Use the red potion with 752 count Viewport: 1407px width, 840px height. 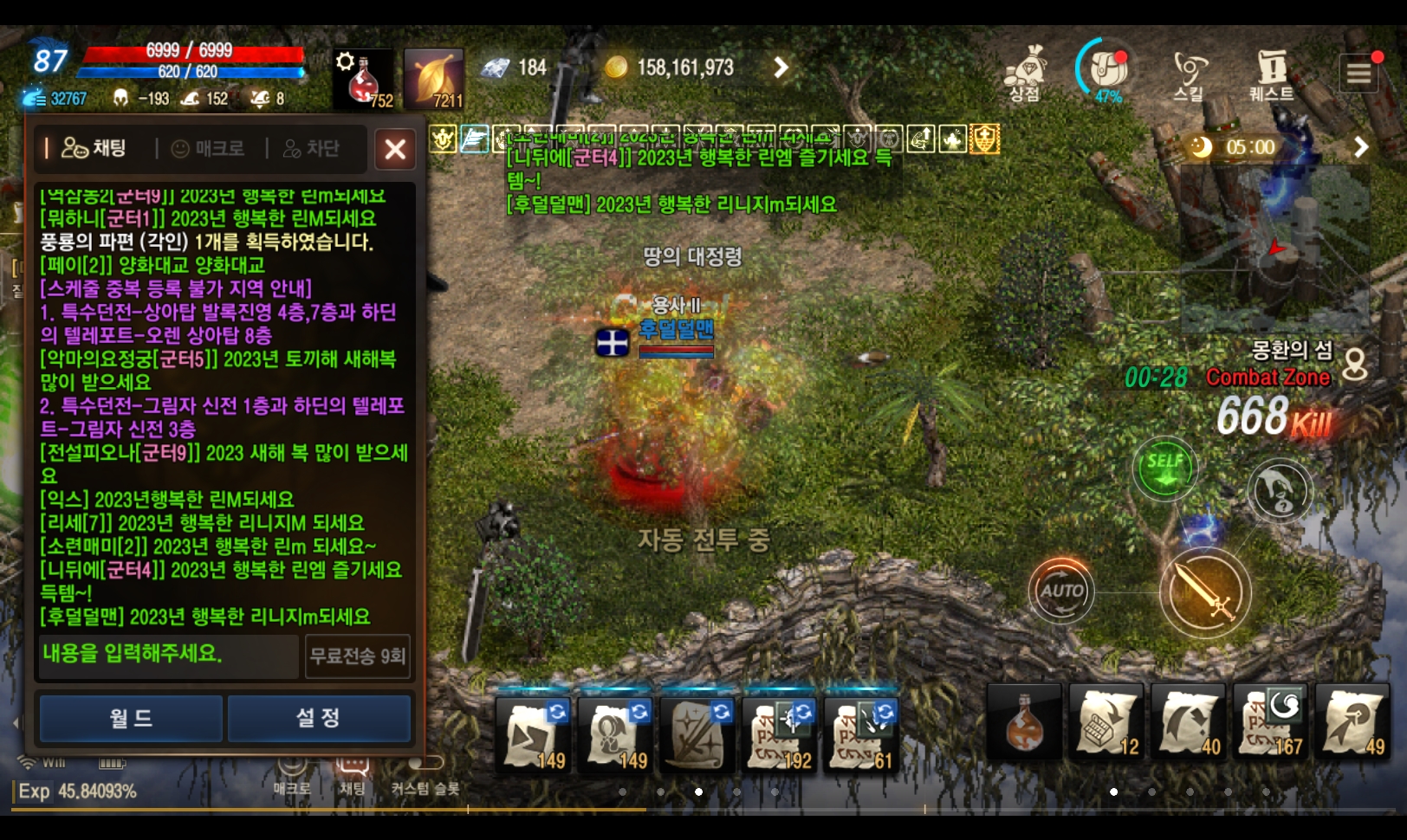coord(364,80)
